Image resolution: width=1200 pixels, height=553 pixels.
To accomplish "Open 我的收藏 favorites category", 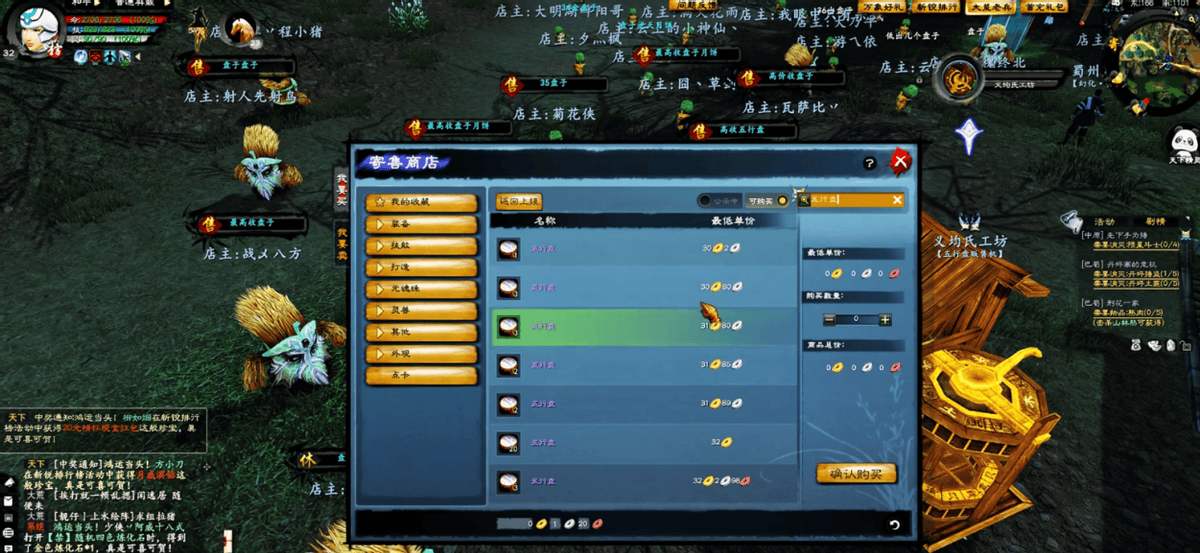I will 421,201.
